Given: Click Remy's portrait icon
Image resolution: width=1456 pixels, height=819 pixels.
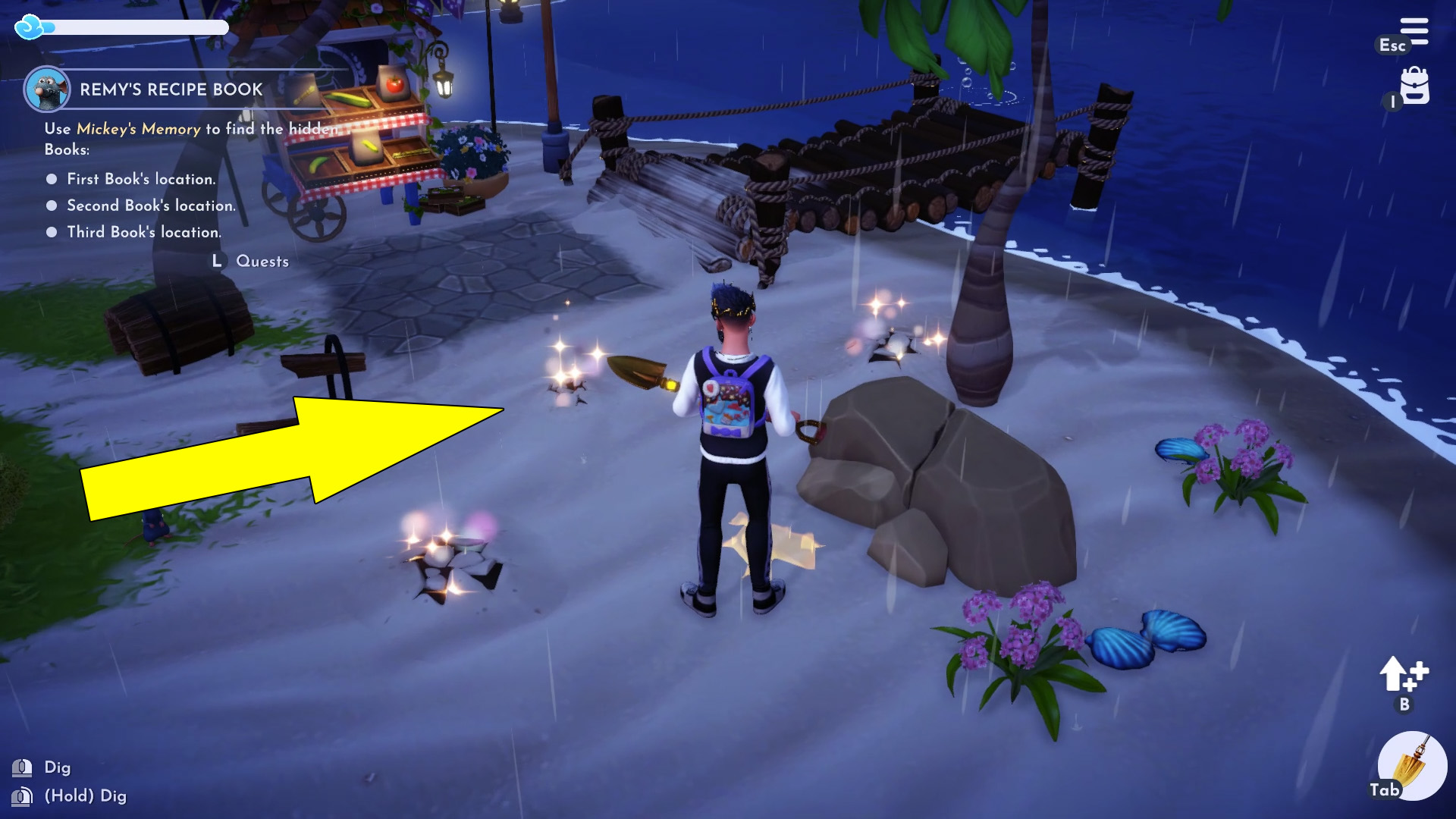Looking at the screenshot, I should [47, 89].
